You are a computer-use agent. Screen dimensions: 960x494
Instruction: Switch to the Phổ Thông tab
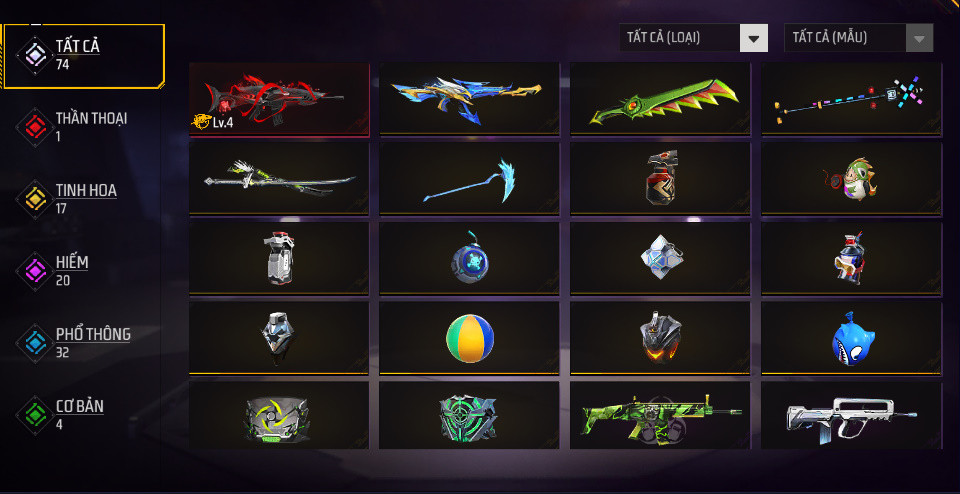83,342
